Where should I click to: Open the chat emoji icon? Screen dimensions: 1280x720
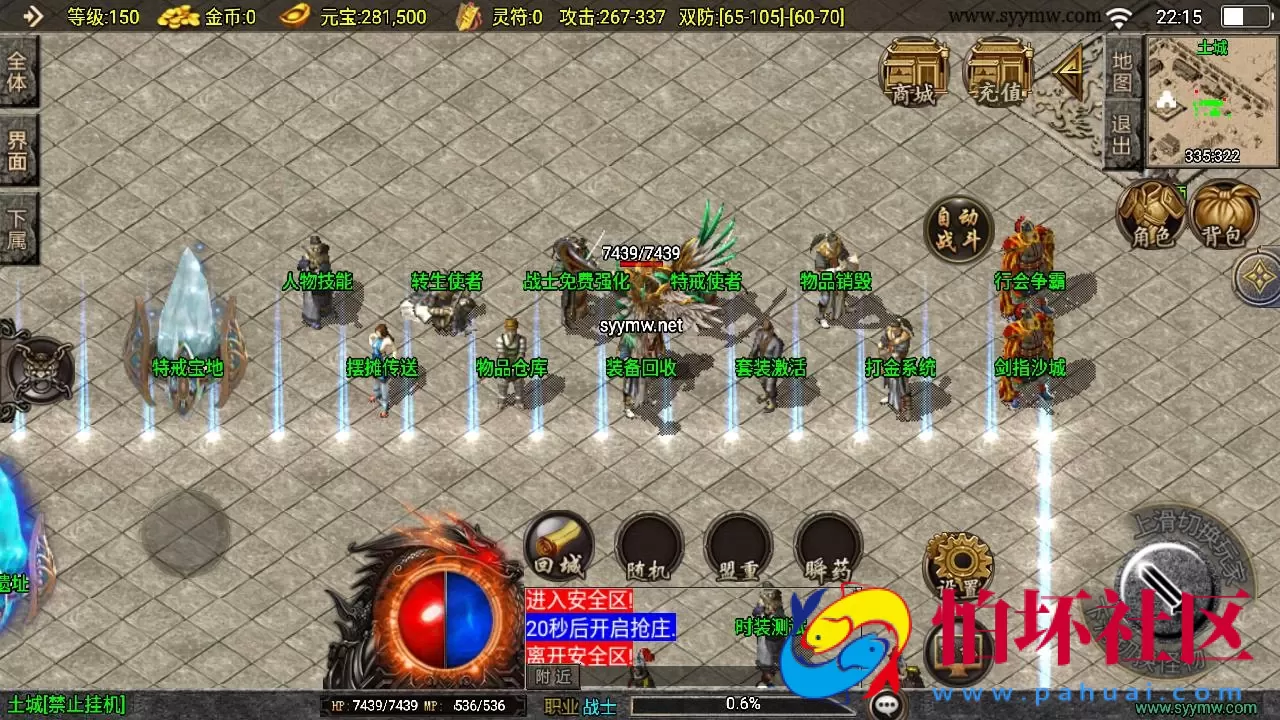(x=884, y=704)
